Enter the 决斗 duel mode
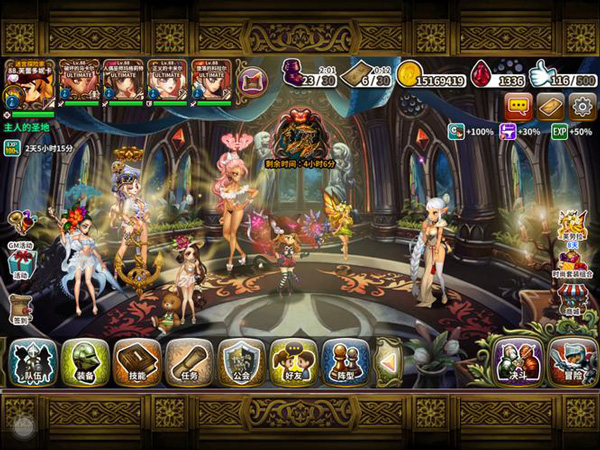Screen dimensions: 600x450 [x=517, y=361]
